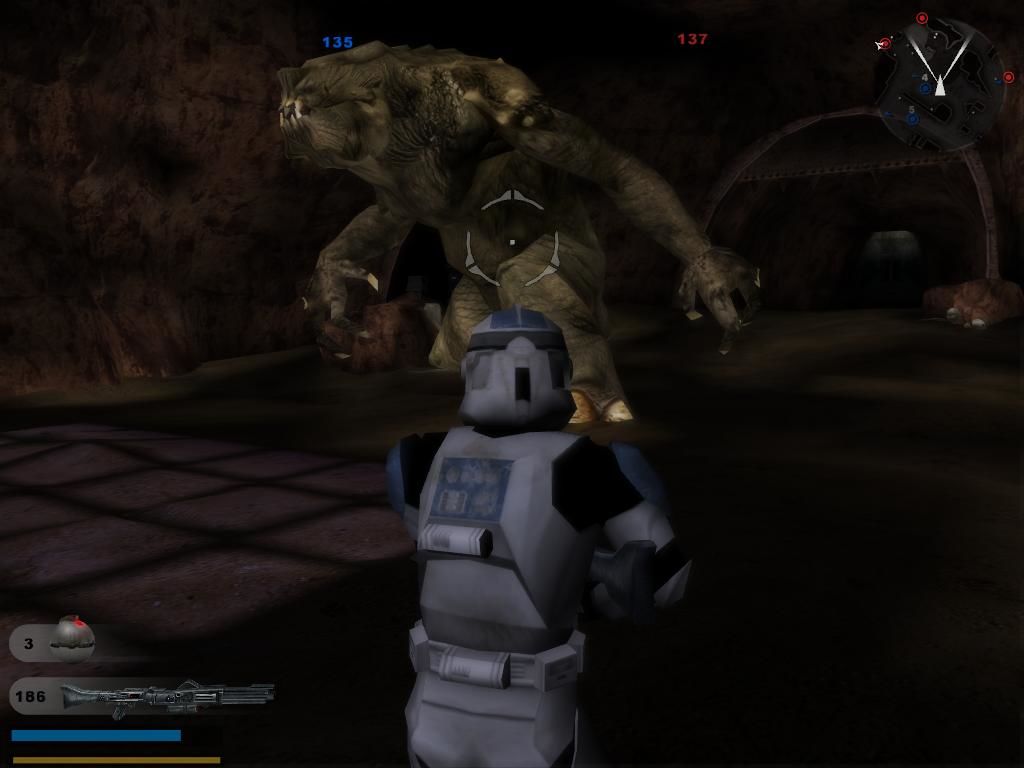Select the blaster rifle weapon icon

[x=166, y=696]
